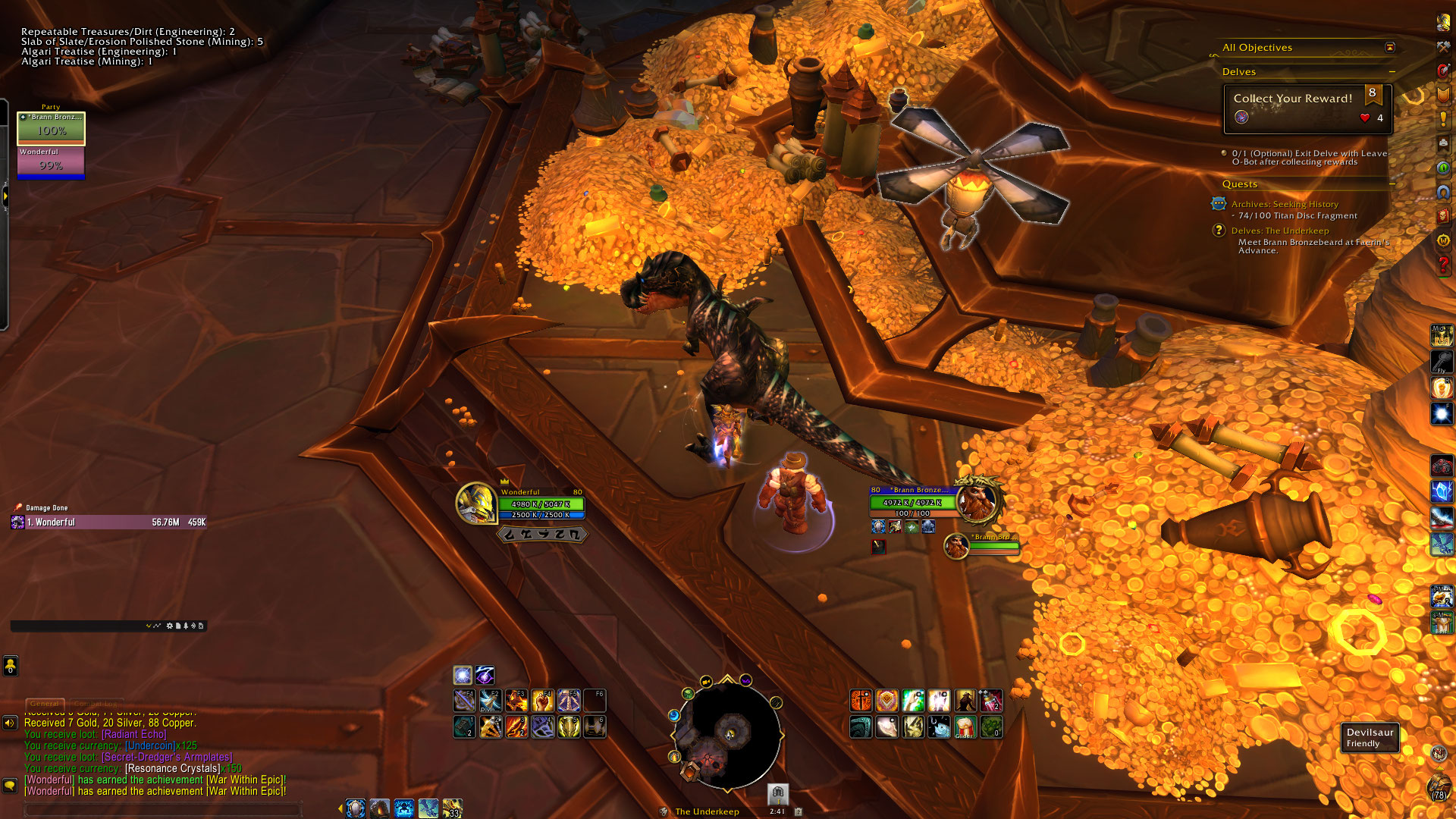Image resolution: width=1456 pixels, height=819 pixels.
Task: Activate the golden shield ability
Action: click(x=886, y=700)
